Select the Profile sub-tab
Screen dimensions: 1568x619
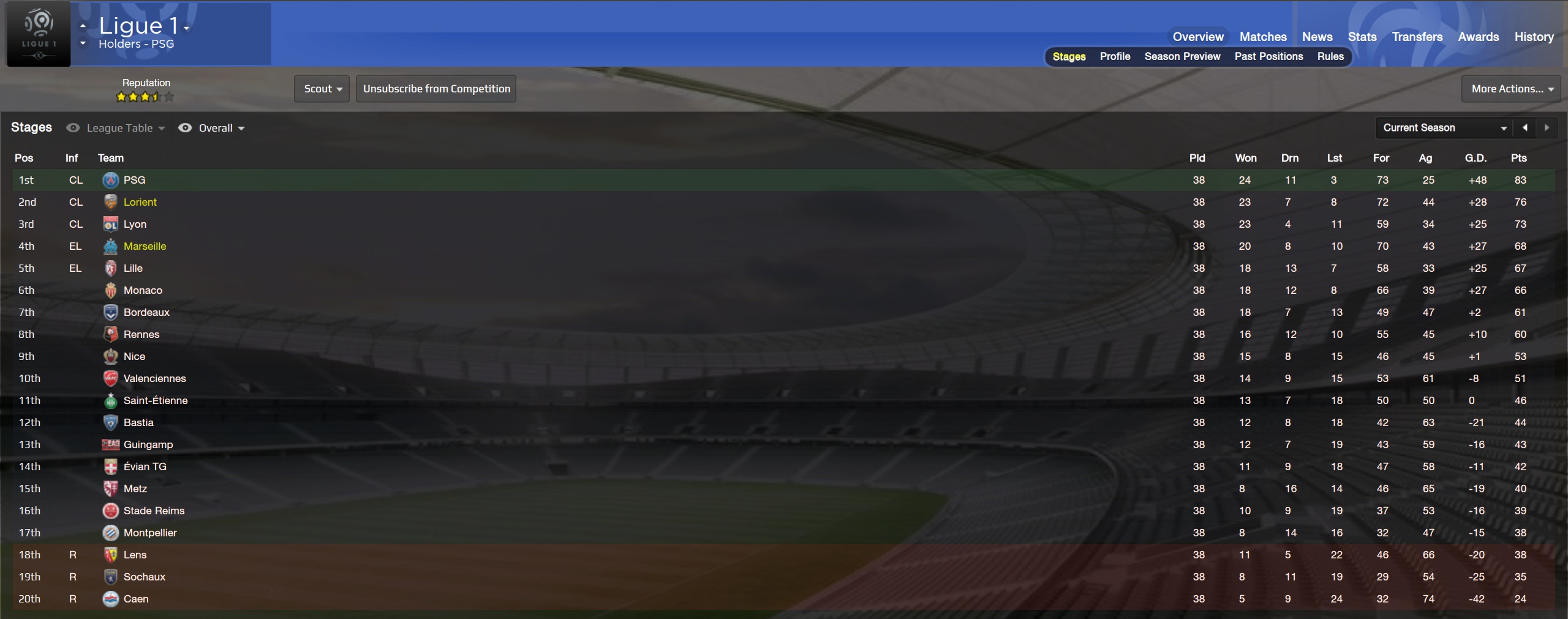click(1115, 56)
